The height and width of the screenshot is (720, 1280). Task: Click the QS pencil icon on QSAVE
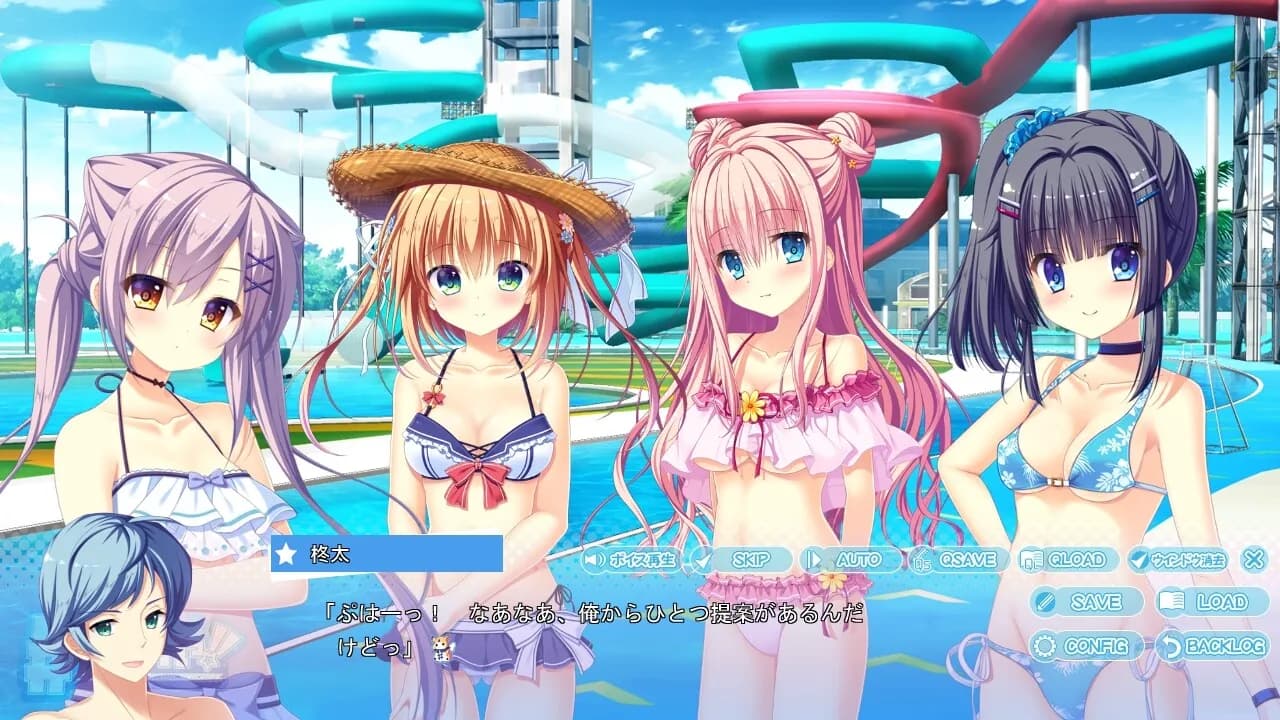click(x=922, y=560)
